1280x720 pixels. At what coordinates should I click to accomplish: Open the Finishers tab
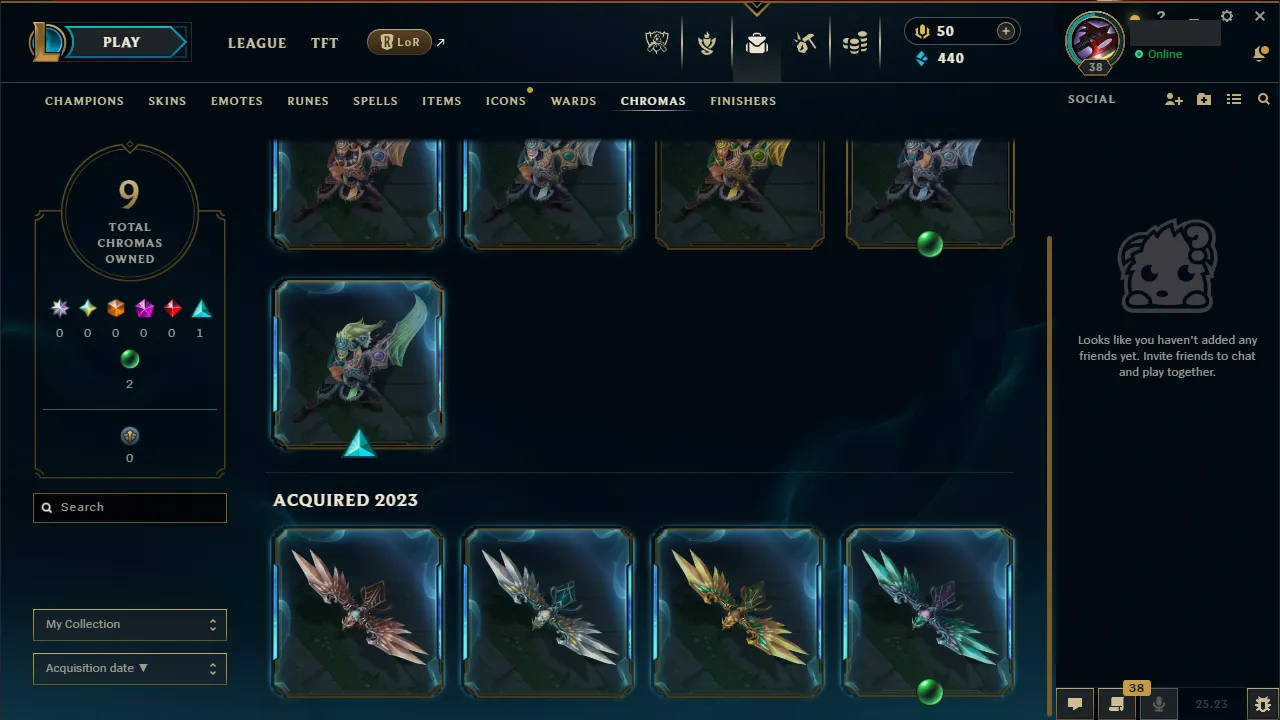(743, 101)
